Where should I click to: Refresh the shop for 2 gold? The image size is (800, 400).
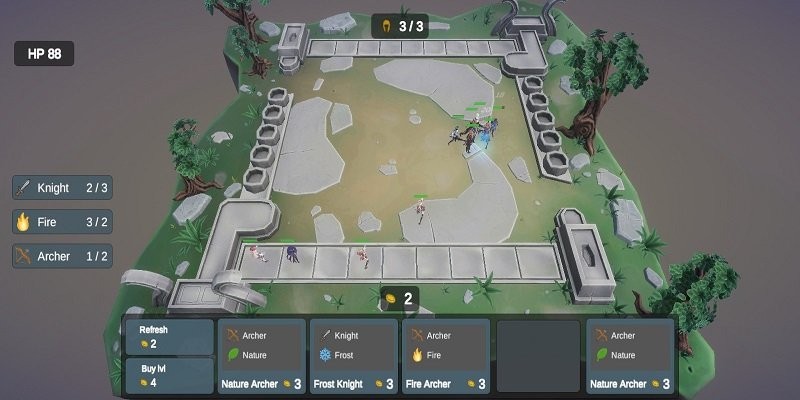169,337
